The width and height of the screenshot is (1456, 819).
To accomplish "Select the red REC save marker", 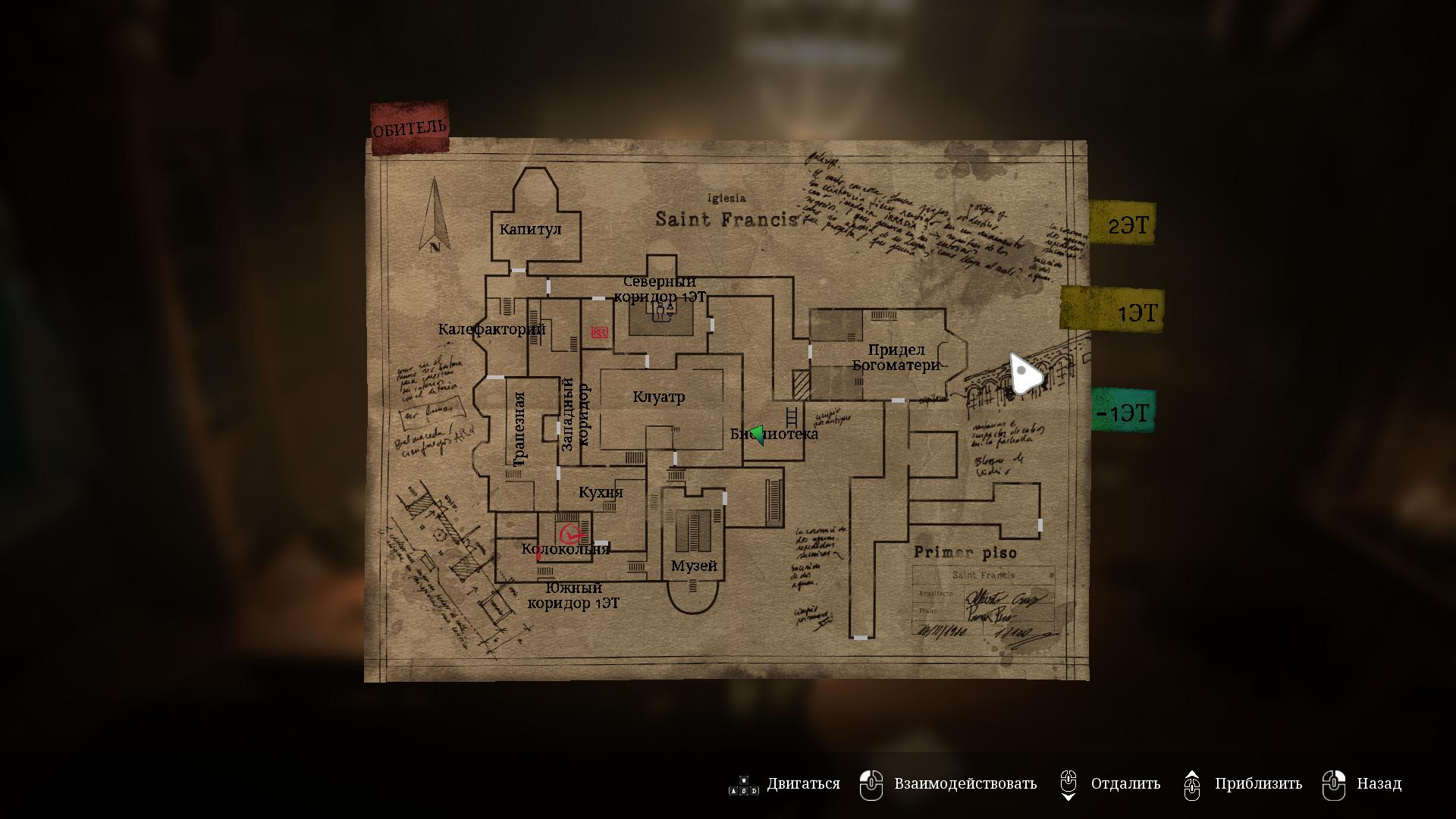I will pyautogui.click(x=599, y=332).
